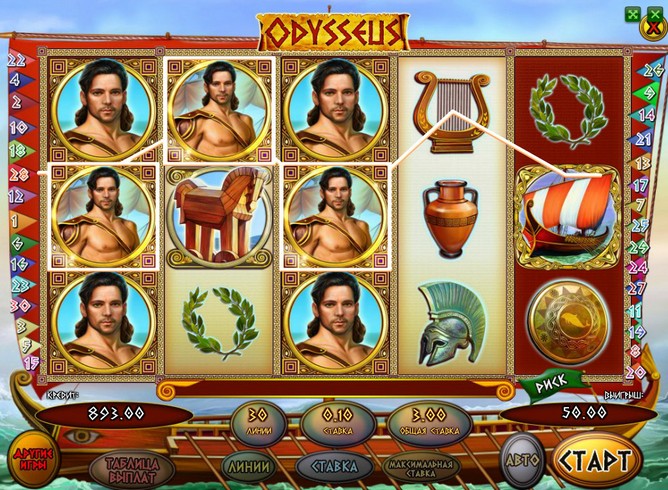The height and width of the screenshot is (490, 668).
Task: Close the game with the green X button
Action: coord(653,13)
